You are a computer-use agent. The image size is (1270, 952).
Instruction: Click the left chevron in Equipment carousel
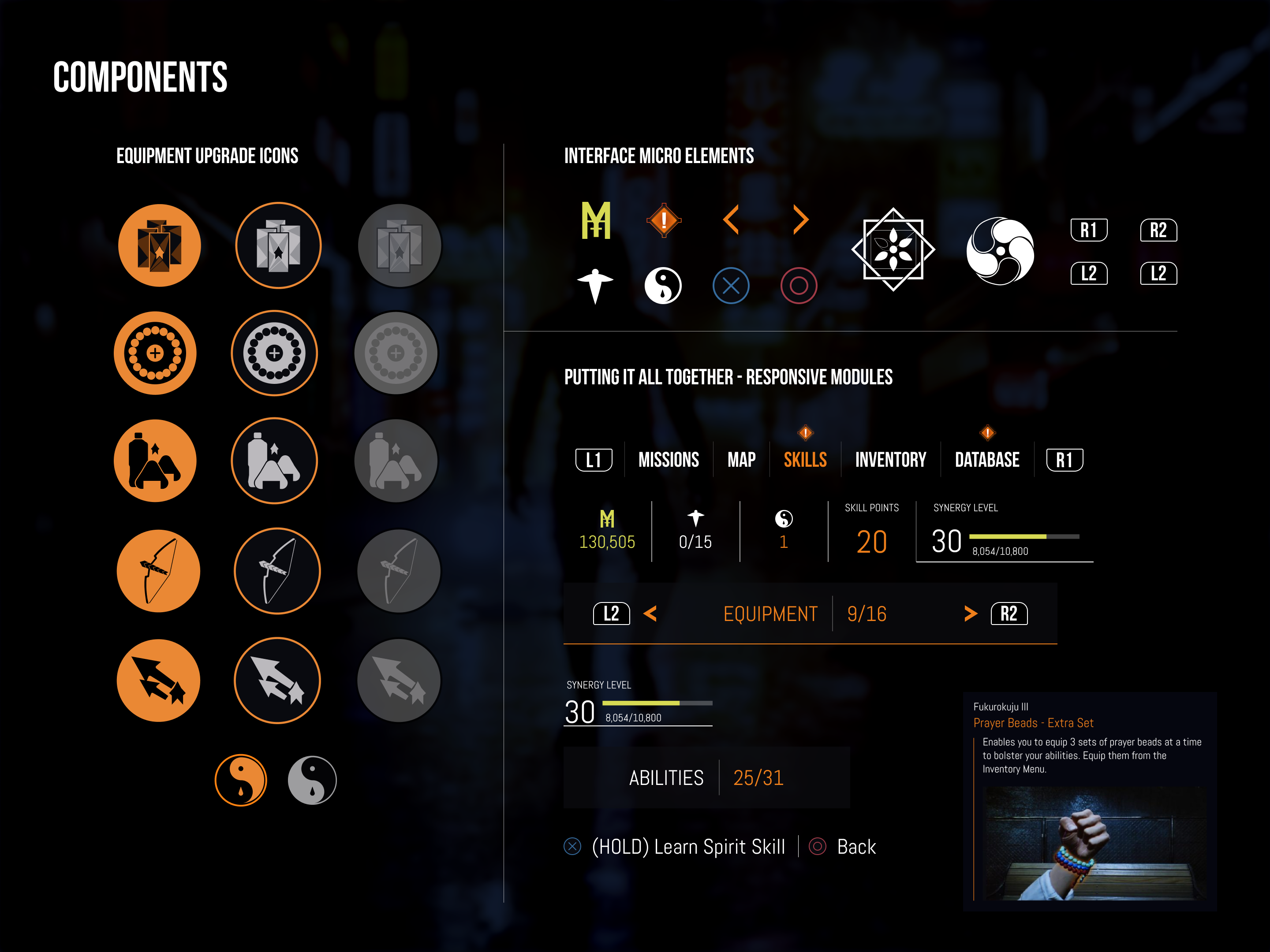[650, 614]
